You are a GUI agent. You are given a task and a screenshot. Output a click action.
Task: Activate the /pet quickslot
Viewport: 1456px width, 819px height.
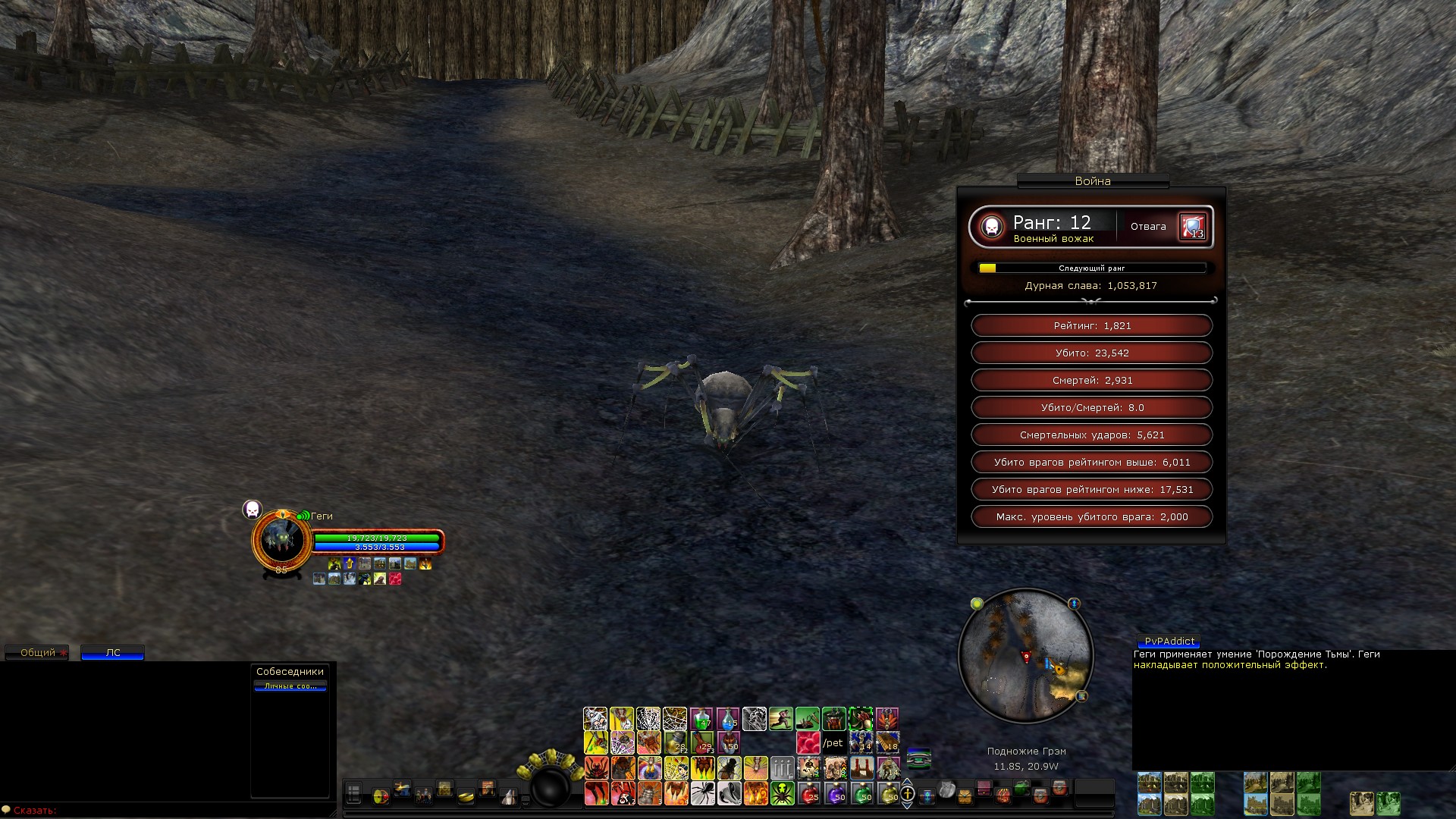point(833,743)
